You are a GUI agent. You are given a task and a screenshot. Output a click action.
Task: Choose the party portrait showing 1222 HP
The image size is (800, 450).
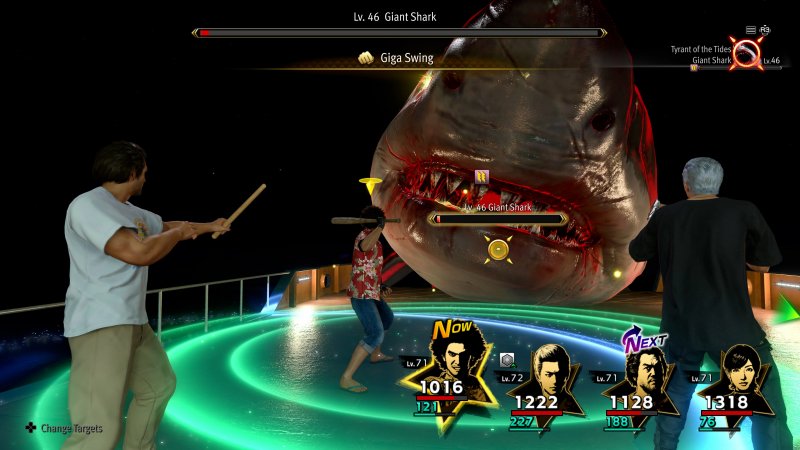click(549, 372)
